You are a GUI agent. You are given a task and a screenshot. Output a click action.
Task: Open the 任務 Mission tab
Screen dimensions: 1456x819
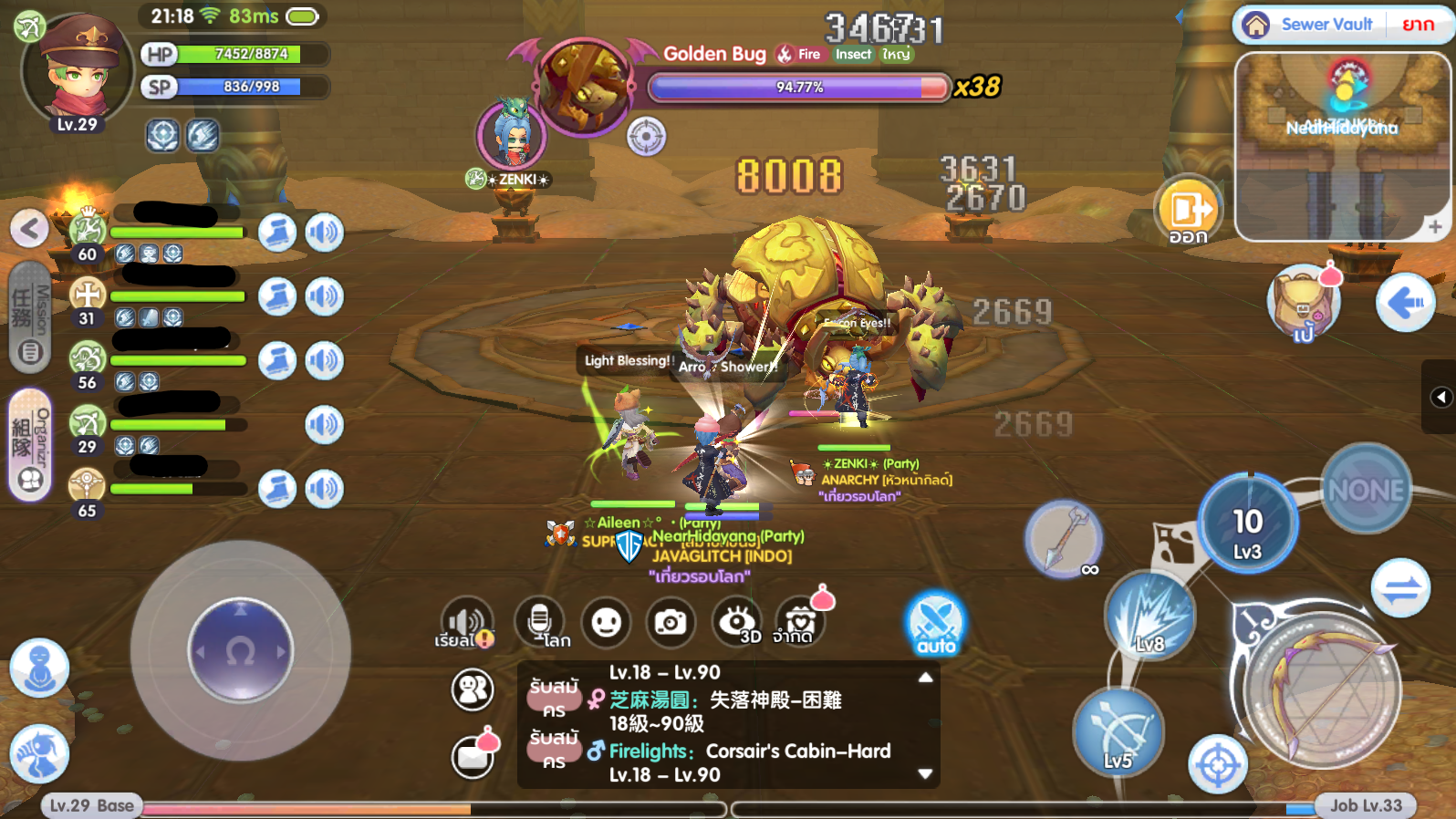pyautogui.click(x=28, y=315)
